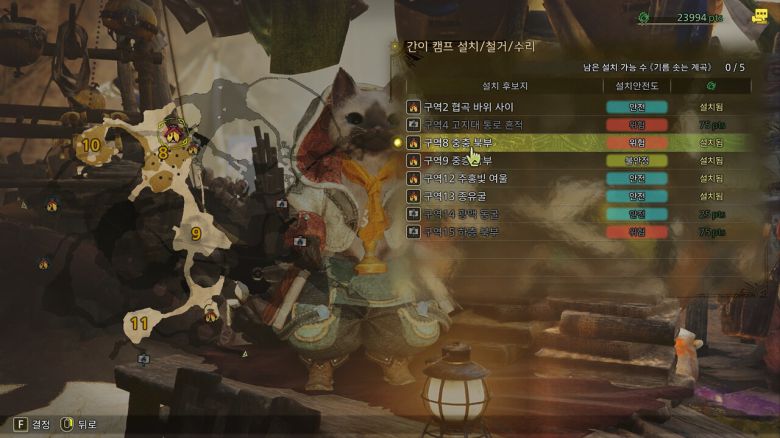Click the selected camp marker near area 8
Image resolution: width=780 pixels, height=438 pixels.
[173, 131]
